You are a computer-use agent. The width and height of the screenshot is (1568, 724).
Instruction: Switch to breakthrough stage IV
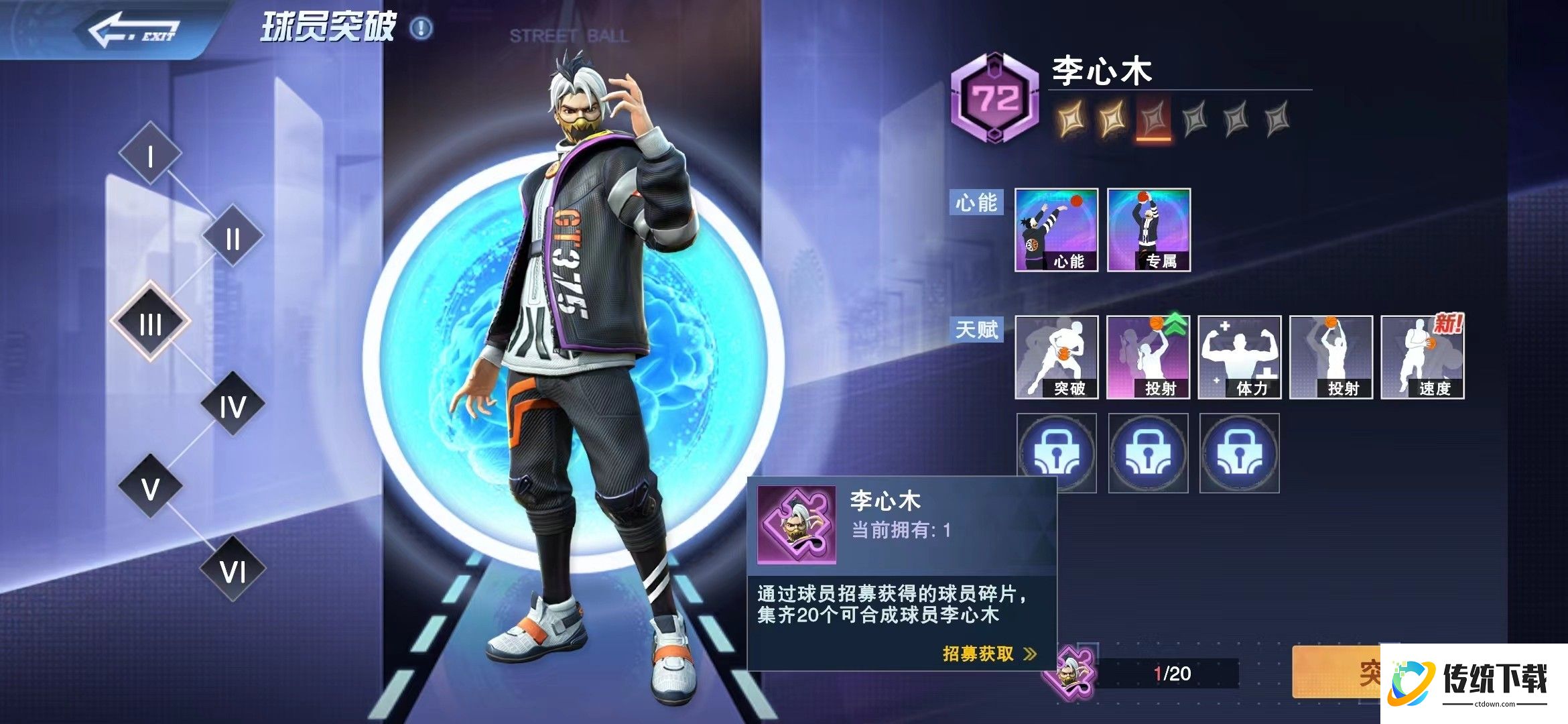233,405
